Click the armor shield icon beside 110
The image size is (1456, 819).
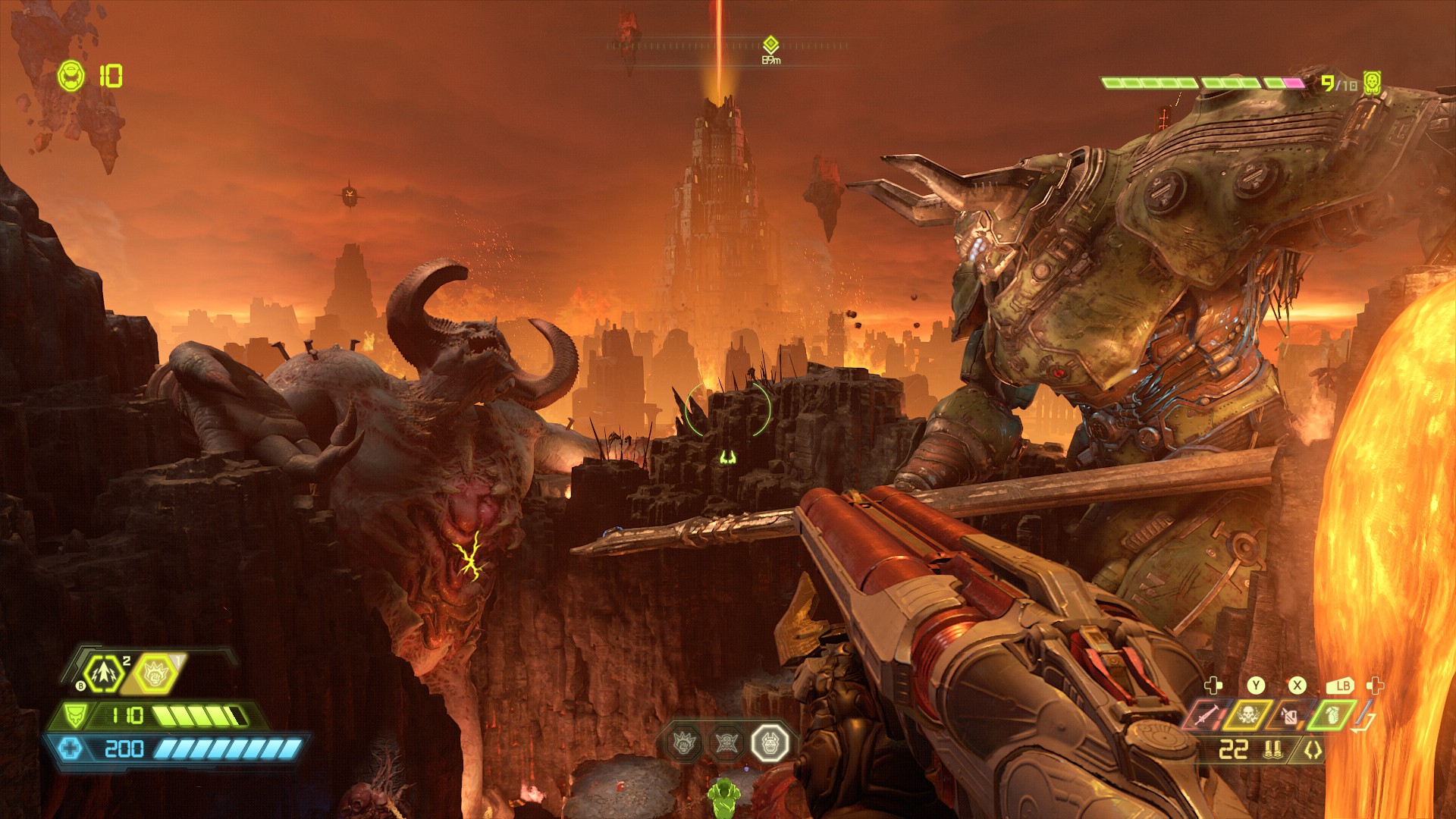75,716
